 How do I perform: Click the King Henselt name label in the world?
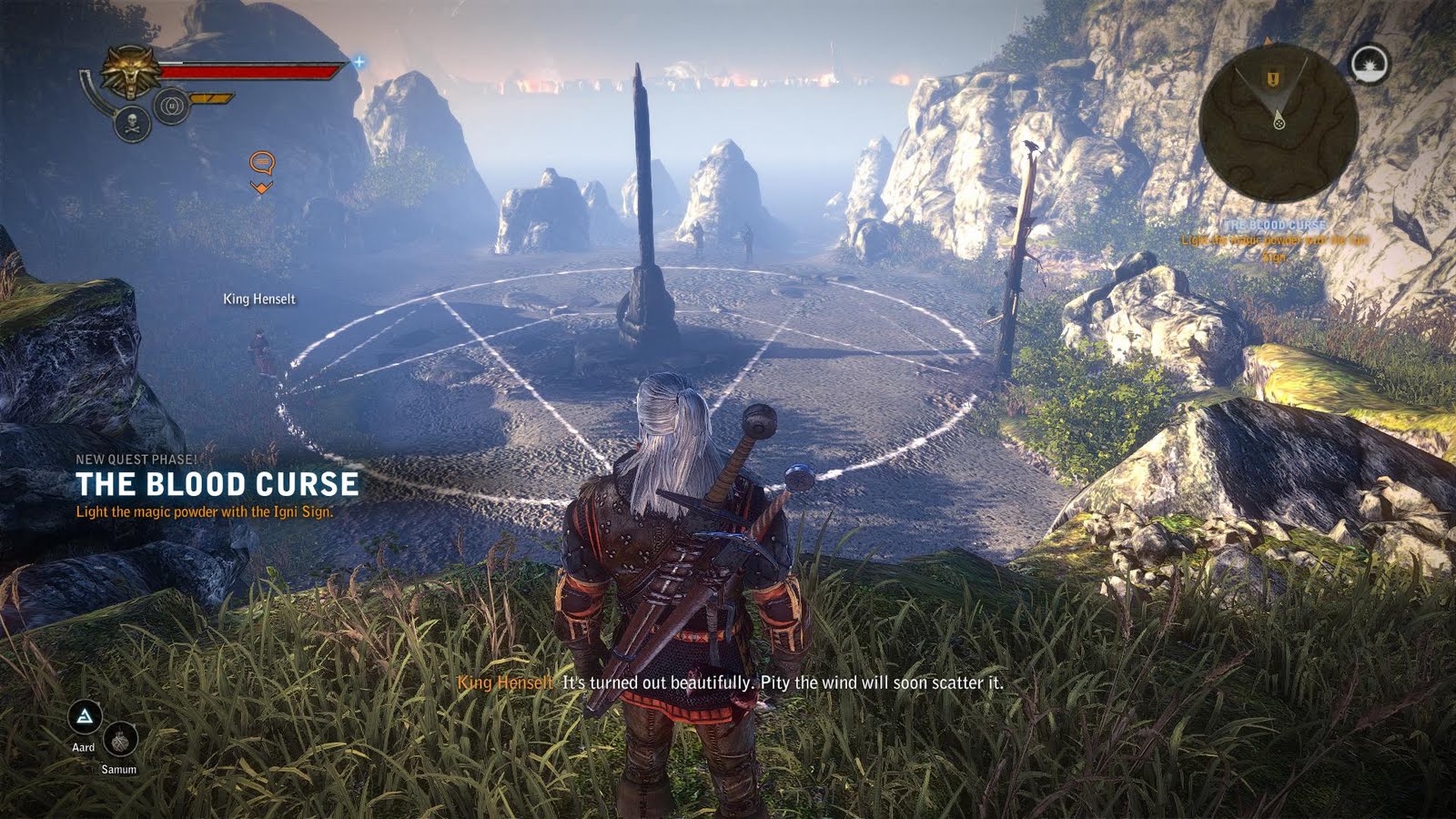point(259,298)
